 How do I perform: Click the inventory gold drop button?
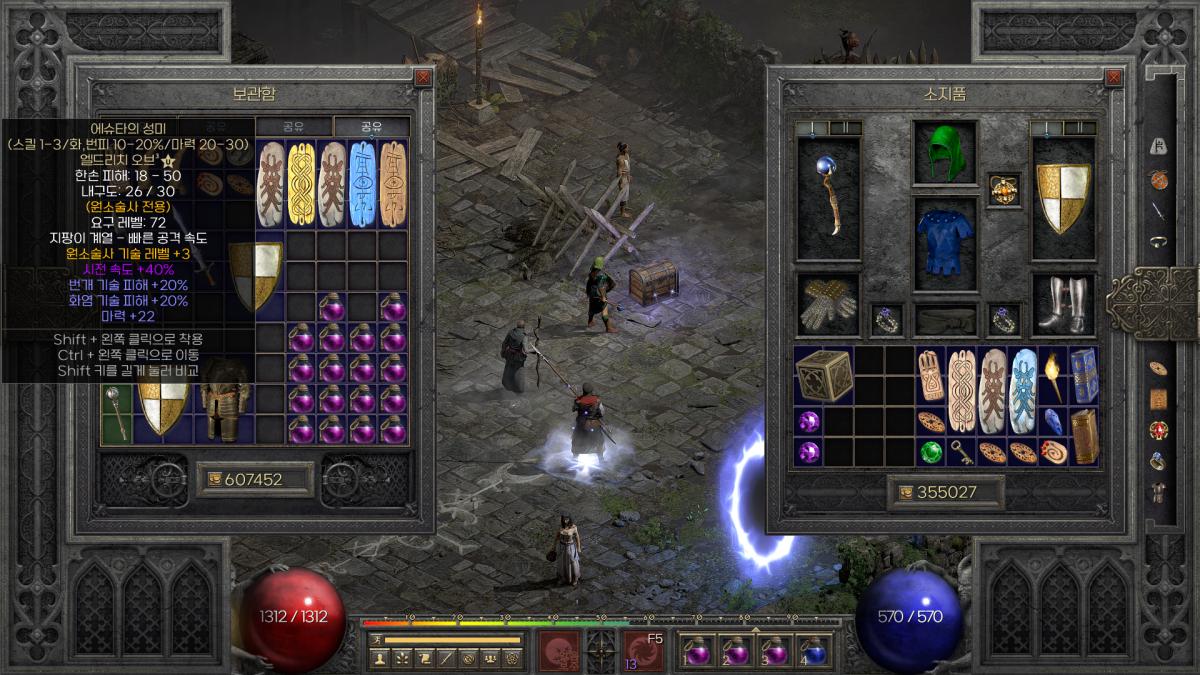[904, 492]
